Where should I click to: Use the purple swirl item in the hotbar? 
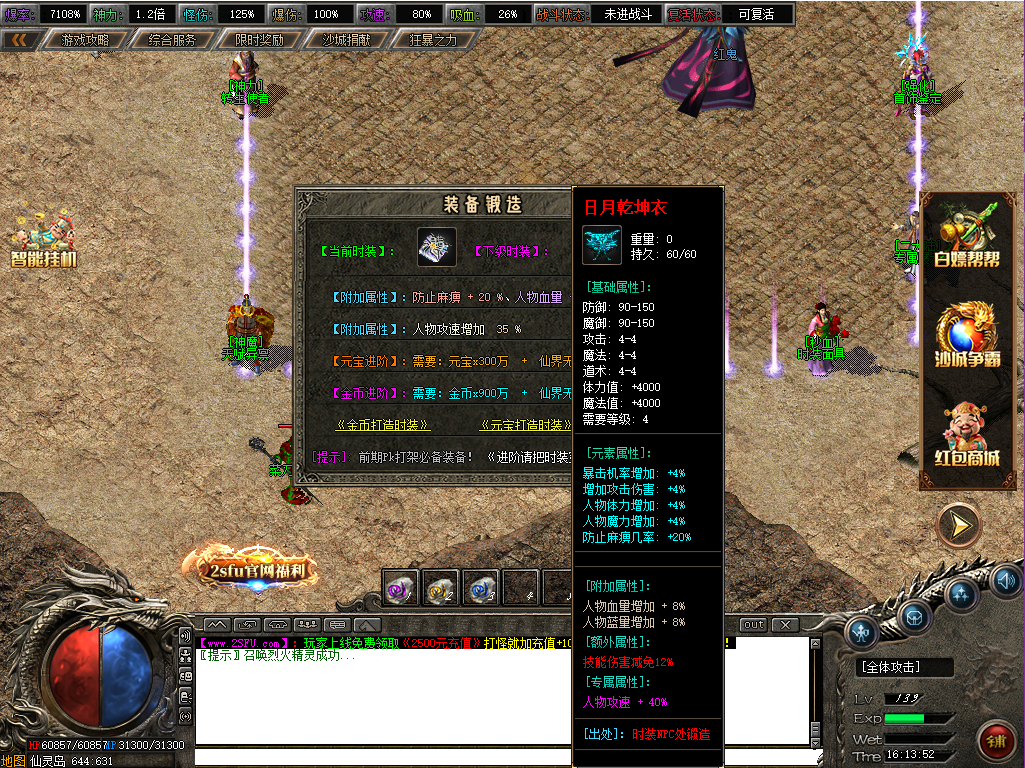pyautogui.click(x=402, y=587)
